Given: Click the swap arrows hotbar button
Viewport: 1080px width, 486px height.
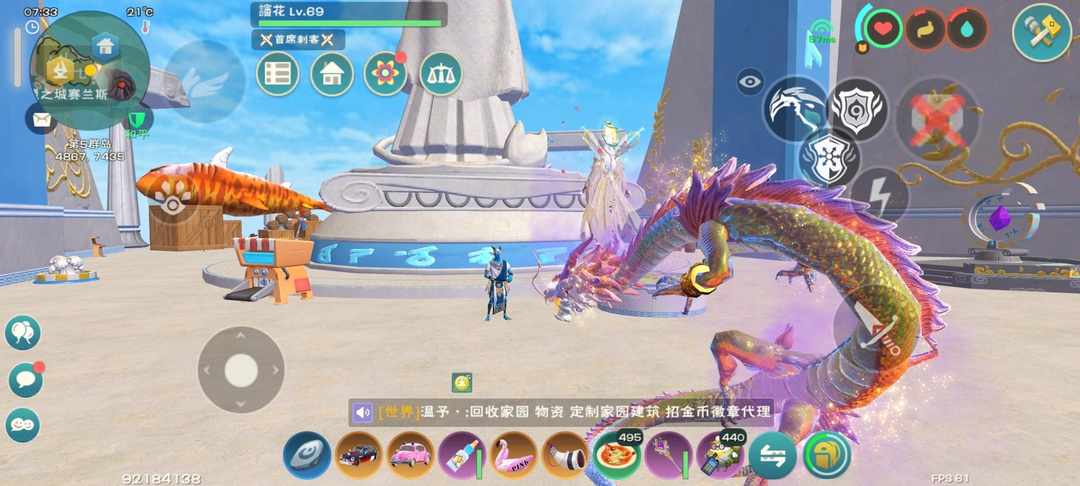Looking at the screenshot, I should click(773, 455).
